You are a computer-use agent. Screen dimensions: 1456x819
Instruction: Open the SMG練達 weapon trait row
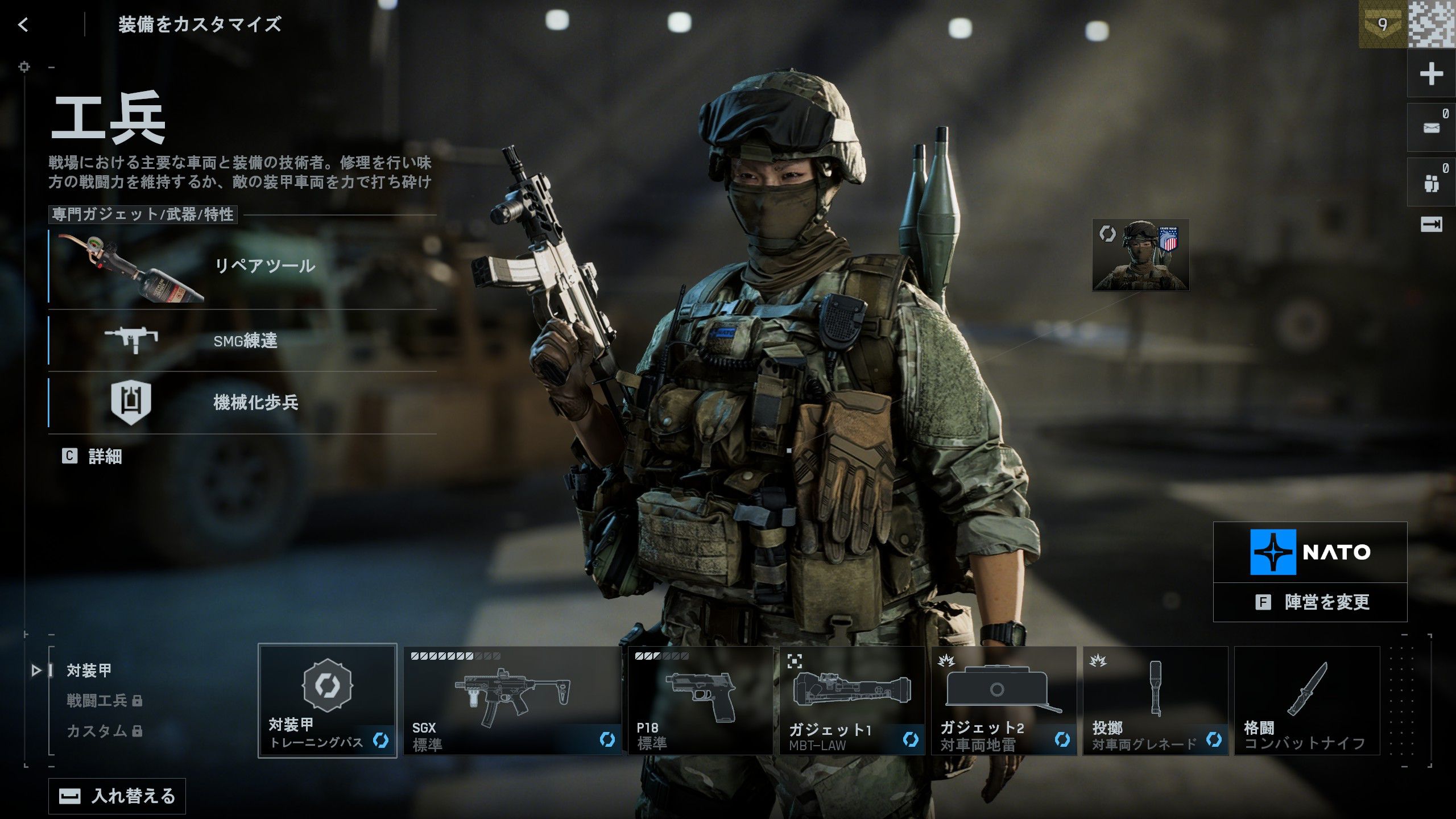242,341
